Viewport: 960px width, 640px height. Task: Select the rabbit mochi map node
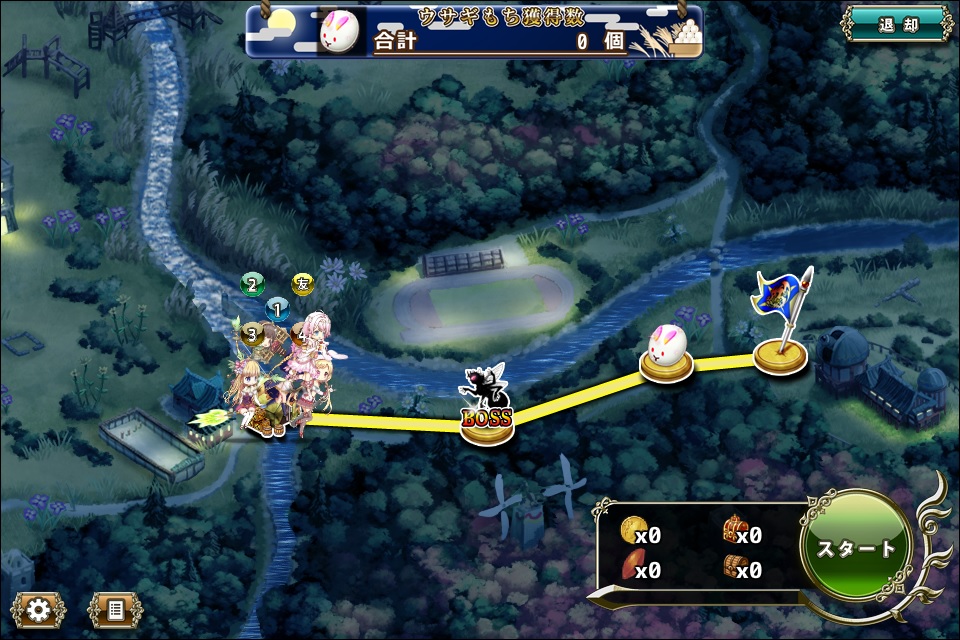click(x=667, y=353)
